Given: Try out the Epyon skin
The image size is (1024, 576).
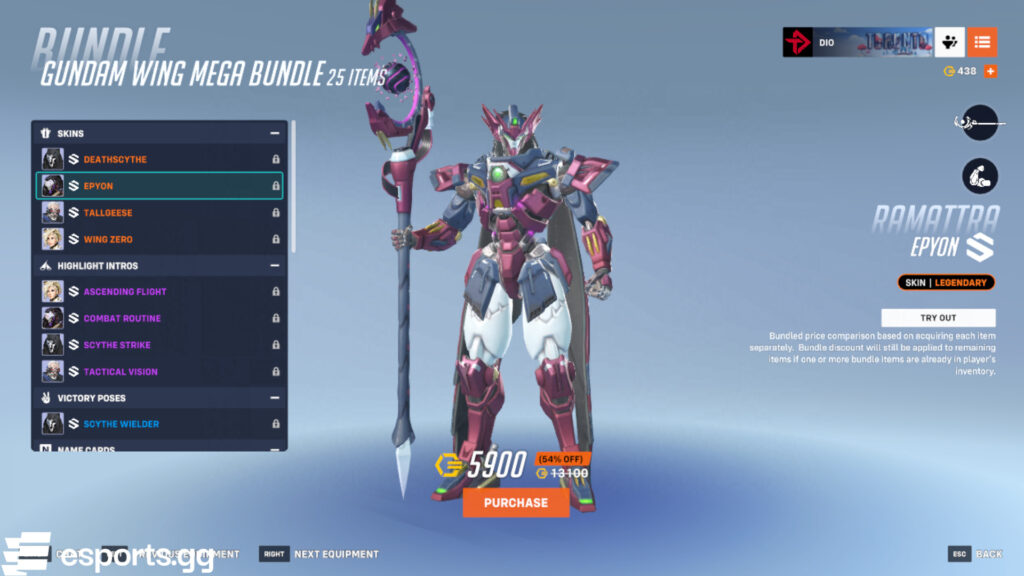Looking at the screenshot, I should 938,317.
